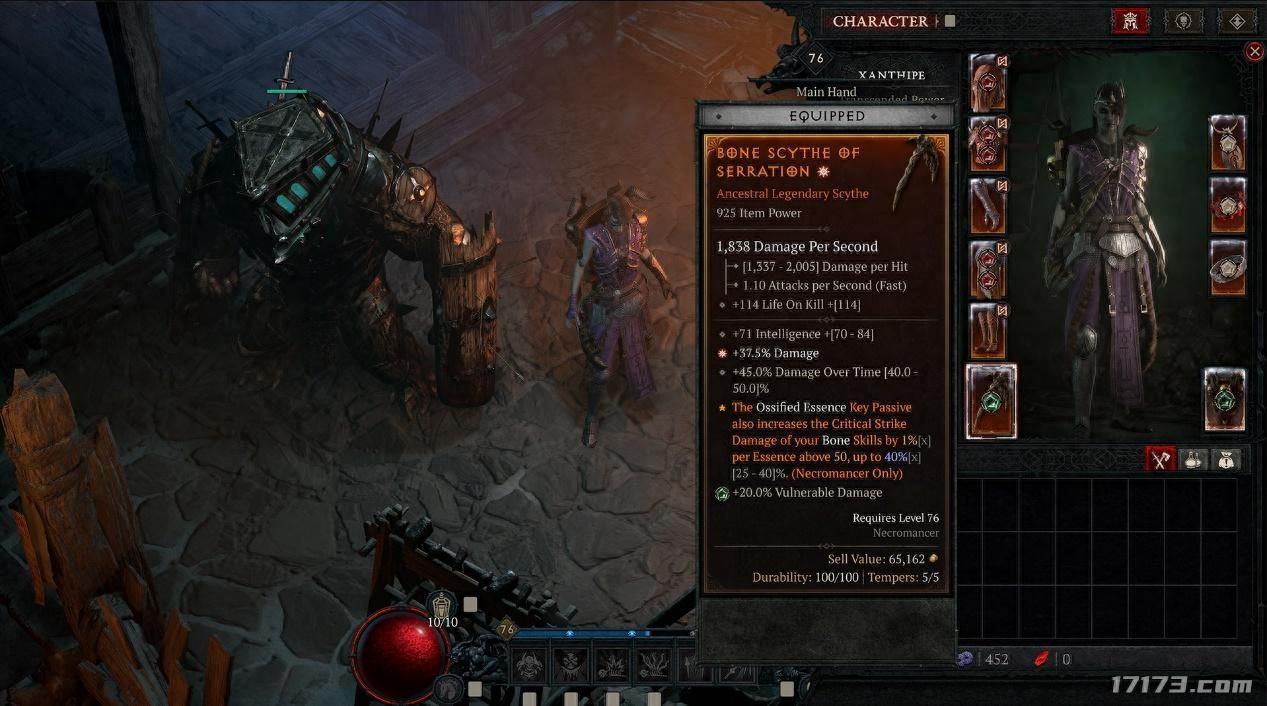Select the equipped Bone Scythe main-hand slot
Image resolution: width=1267 pixels, height=706 pixels.
coord(991,401)
